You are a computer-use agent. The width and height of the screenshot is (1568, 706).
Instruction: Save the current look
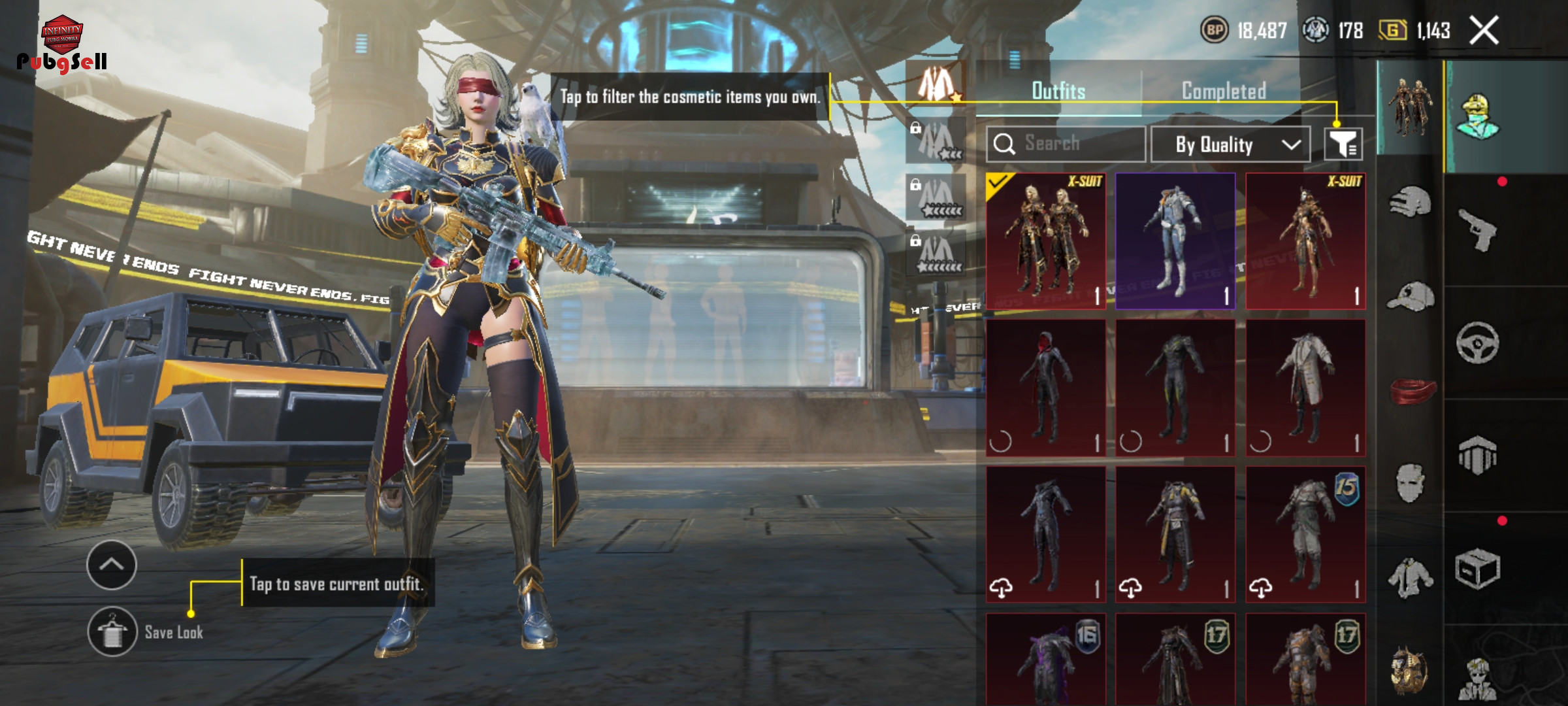click(112, 631)
